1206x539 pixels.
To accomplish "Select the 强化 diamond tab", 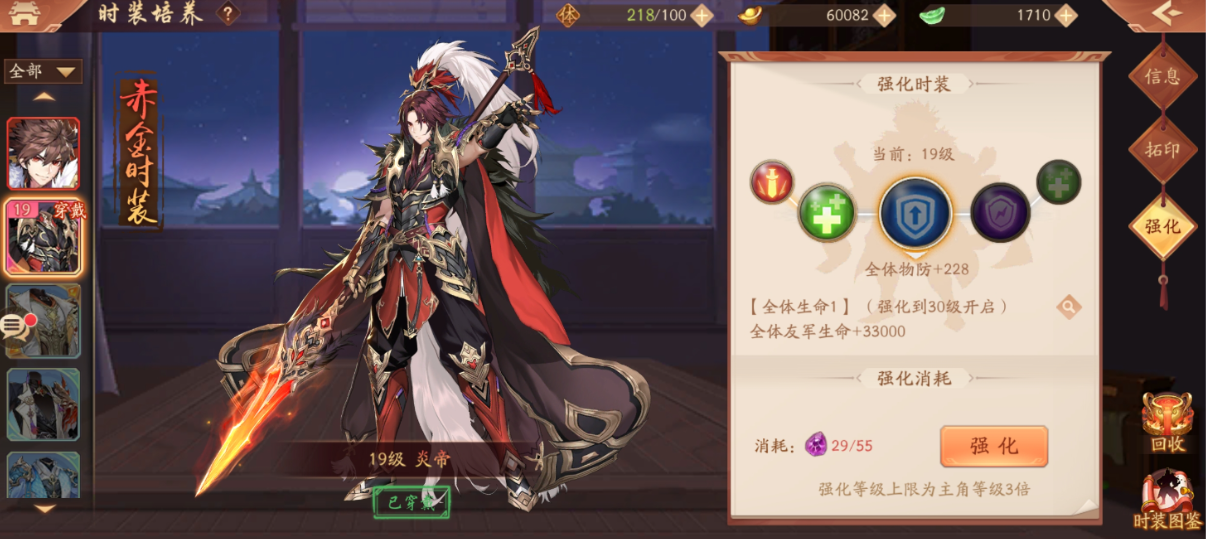I will coord(1162,226).
